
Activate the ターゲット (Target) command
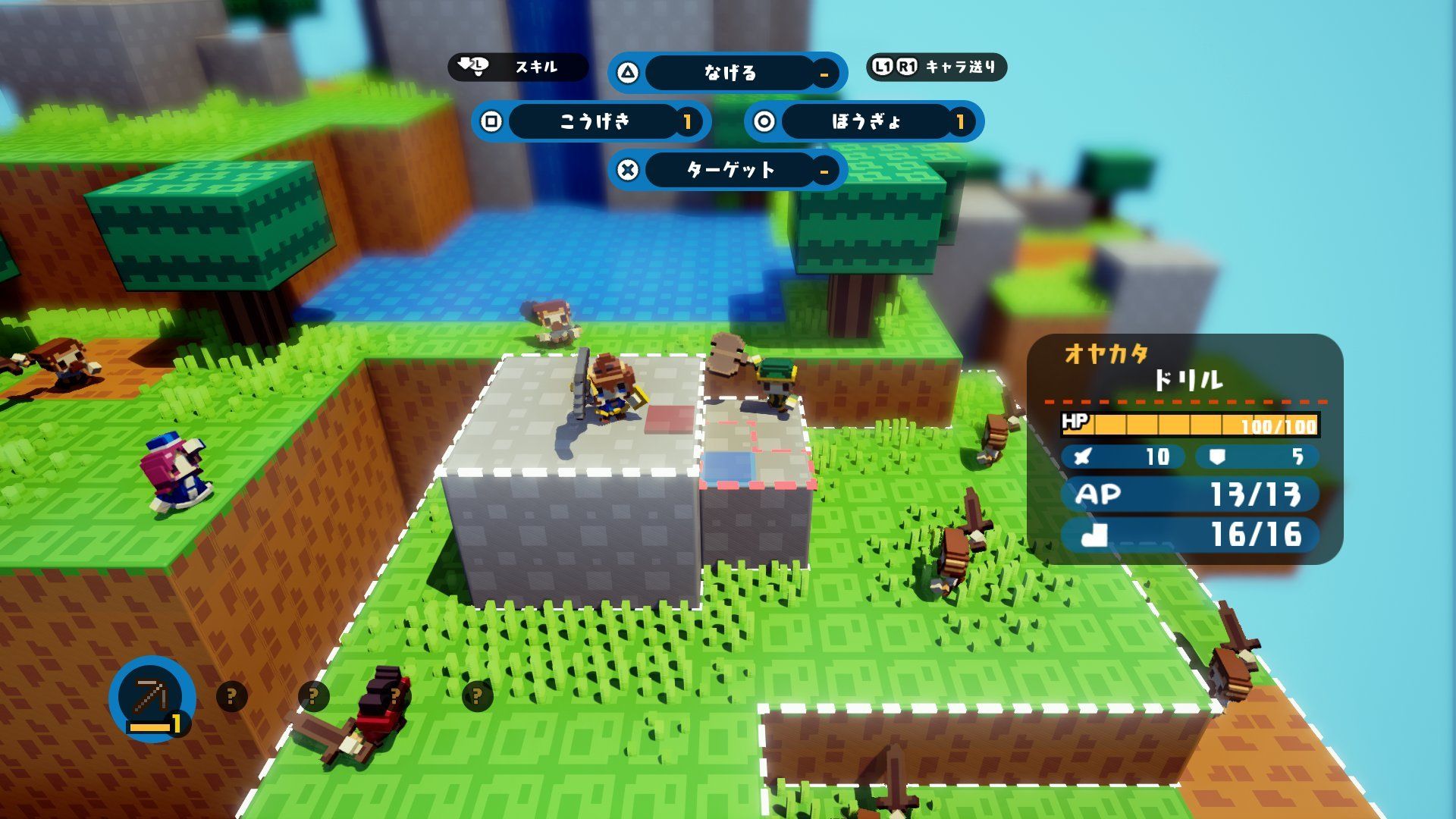pos(728,170)
